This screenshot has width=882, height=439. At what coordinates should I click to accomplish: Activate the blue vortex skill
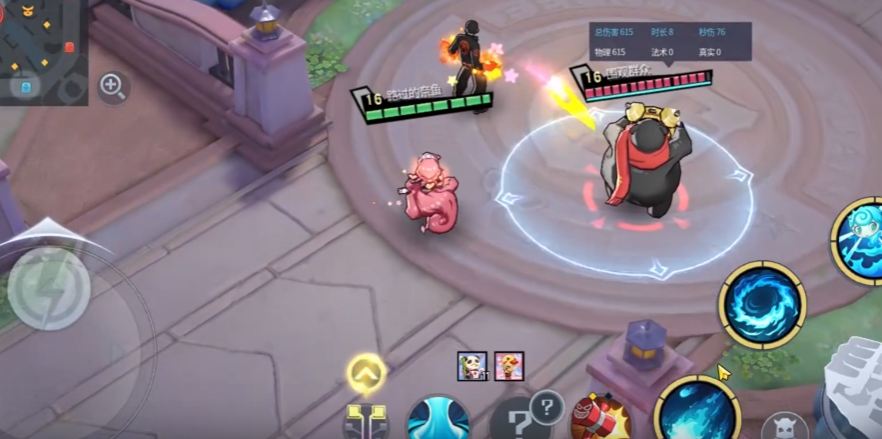pos(761,304)
